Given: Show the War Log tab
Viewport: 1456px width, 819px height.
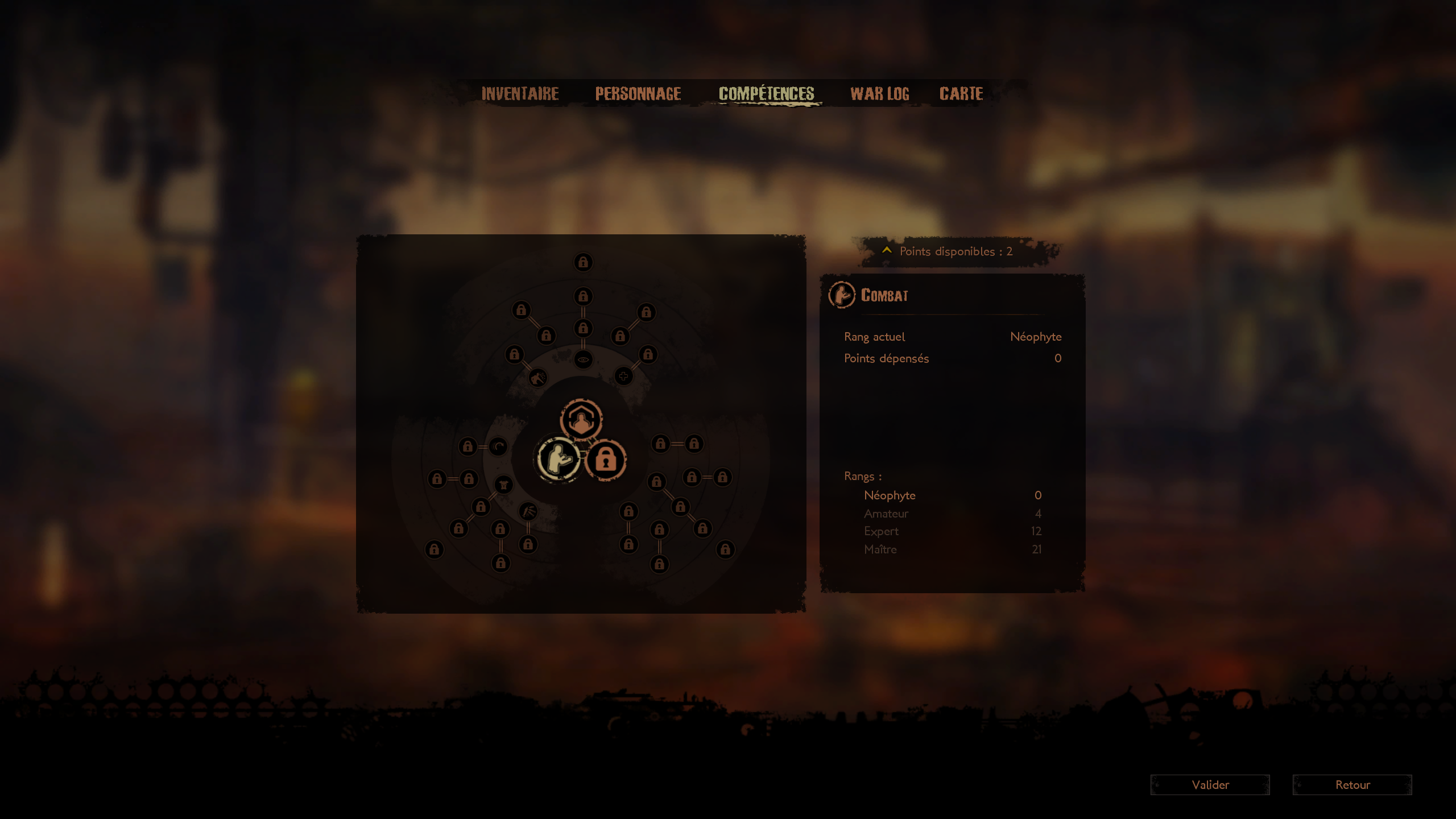Looking at the screenshot, I should pos(879,94).
